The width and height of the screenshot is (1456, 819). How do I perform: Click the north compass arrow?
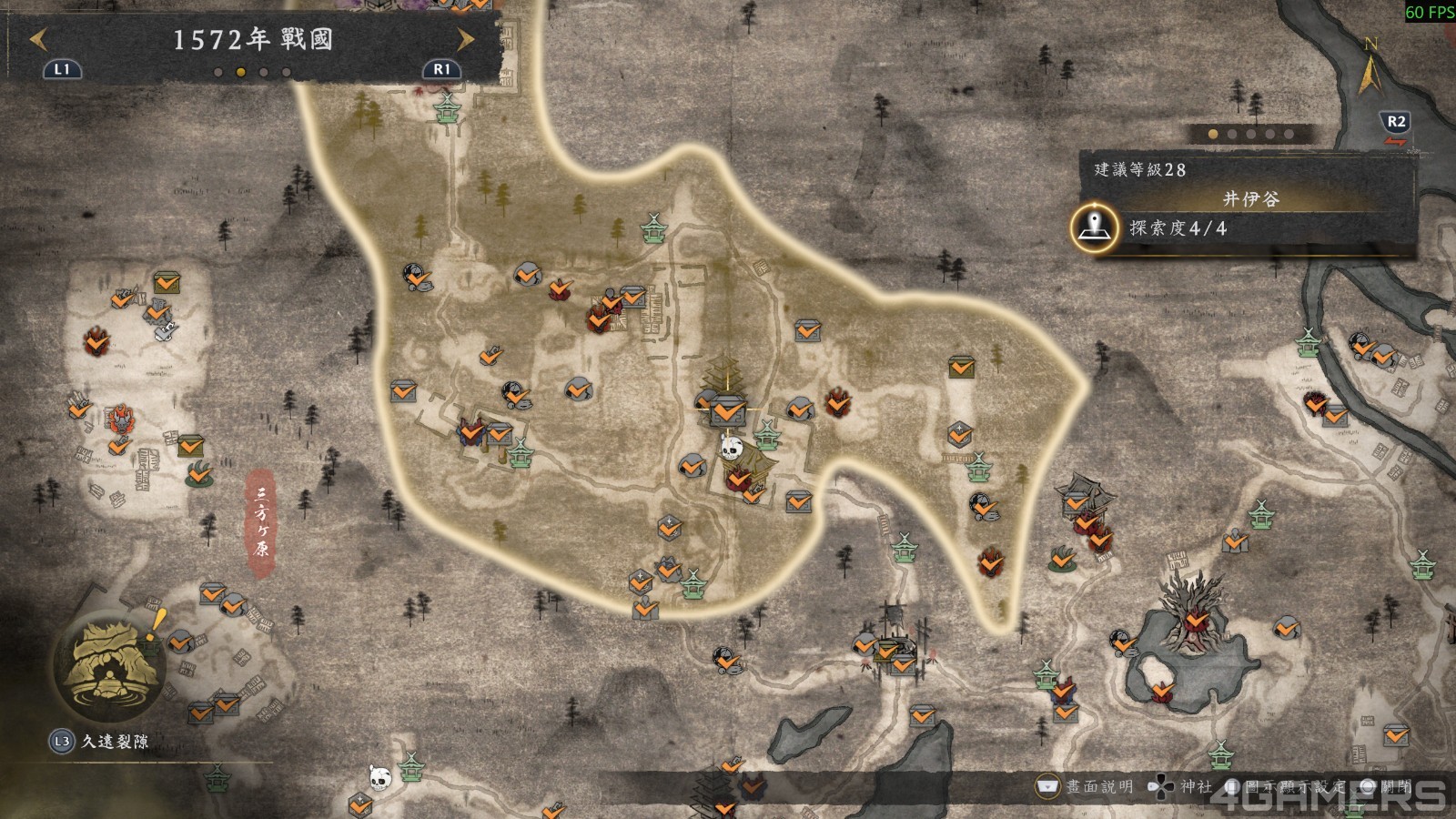click(1370, 68)
